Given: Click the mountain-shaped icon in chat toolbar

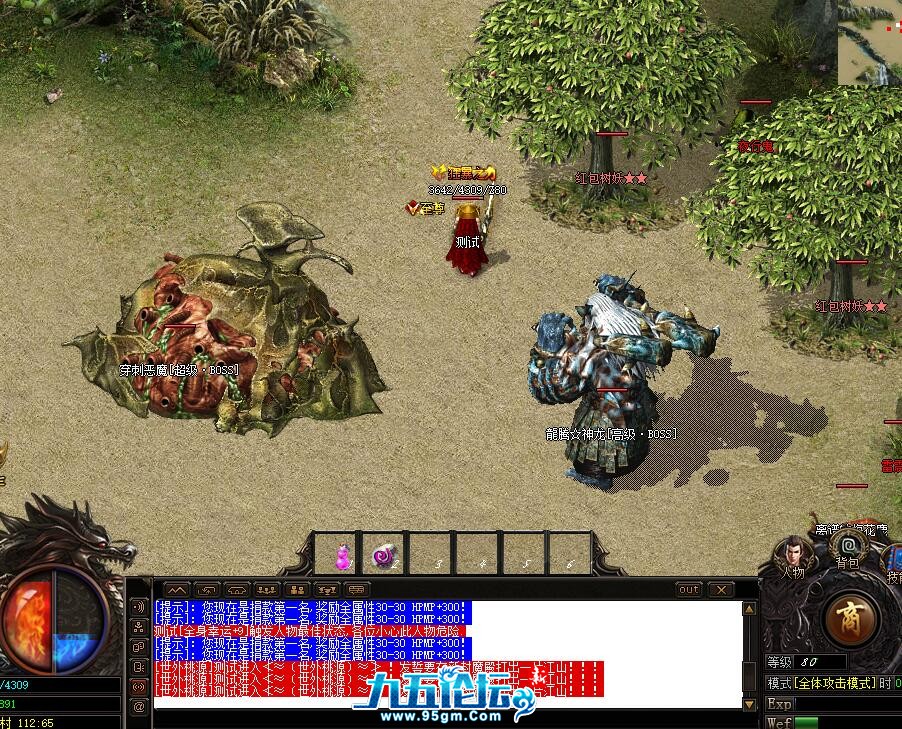Looking at the screenshot, I should pos(176,589).
